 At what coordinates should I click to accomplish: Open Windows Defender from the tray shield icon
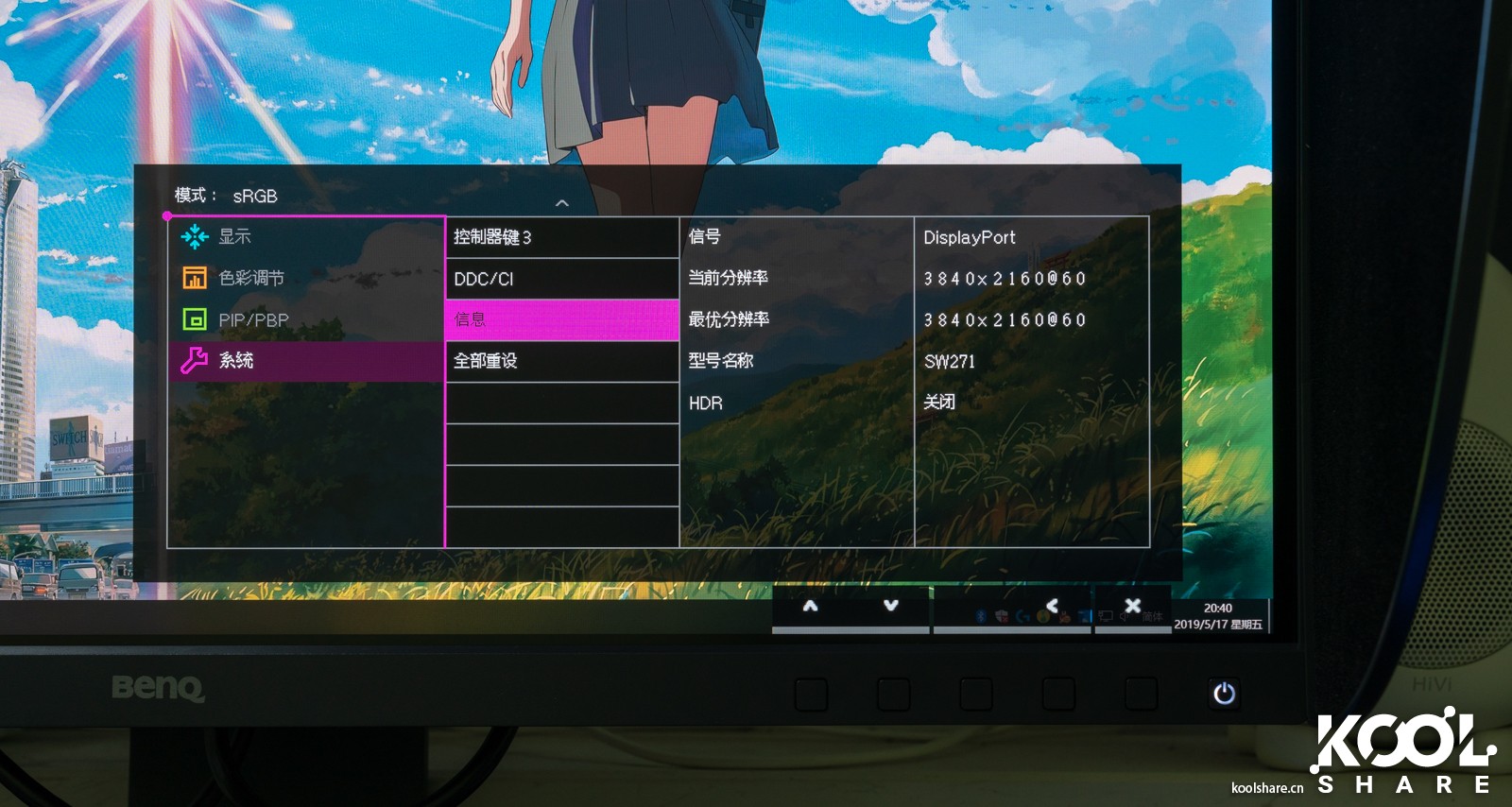[1001, 615]
